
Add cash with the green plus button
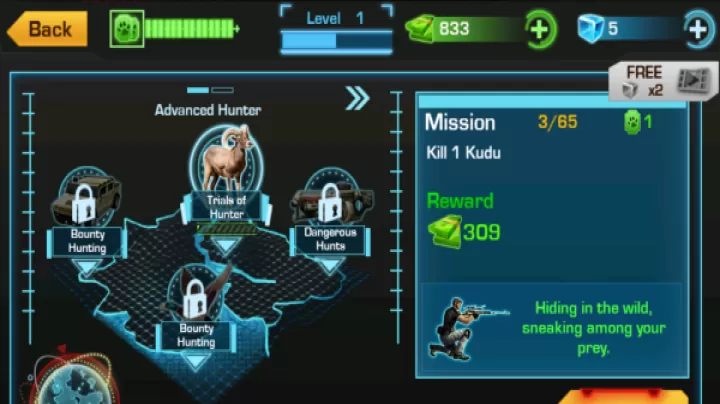tap(539, 29)
